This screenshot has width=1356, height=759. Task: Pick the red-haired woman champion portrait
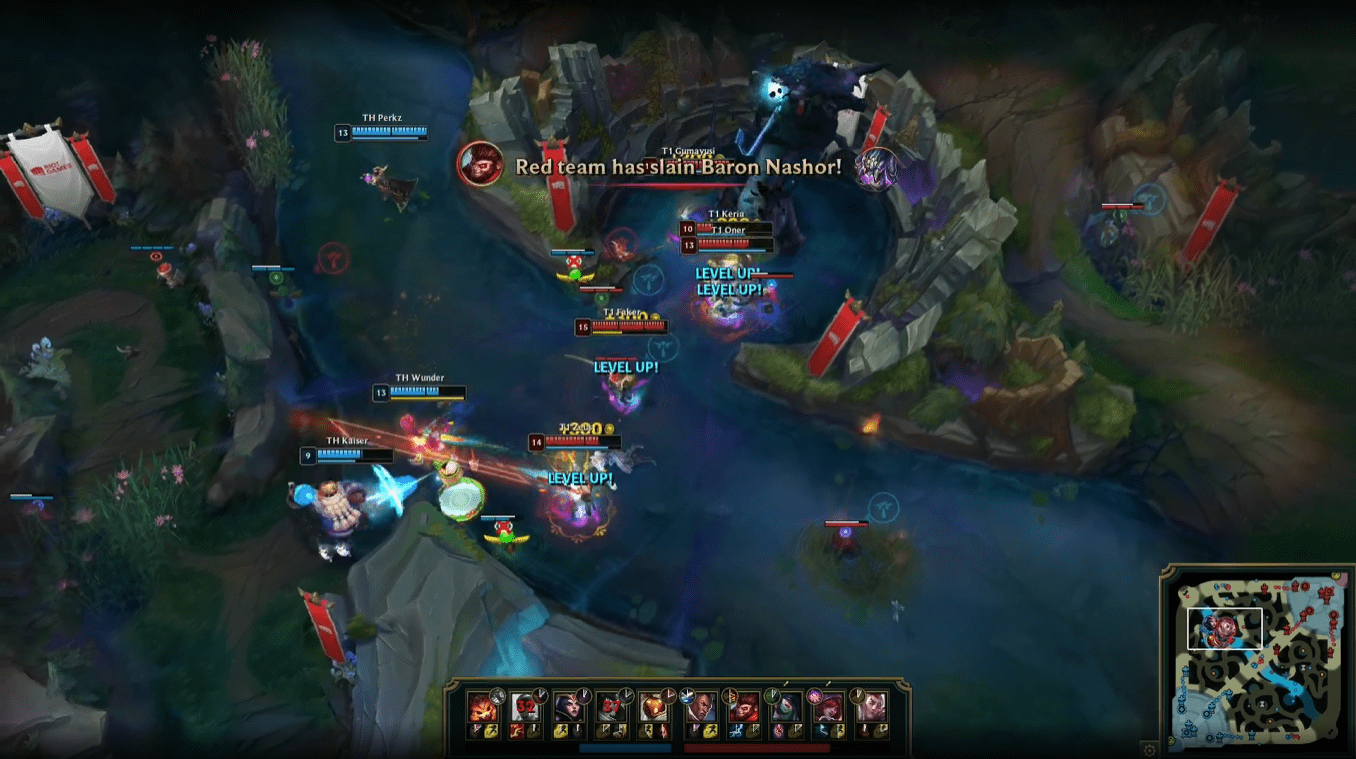pyautogui.click(x=829, y=707)
